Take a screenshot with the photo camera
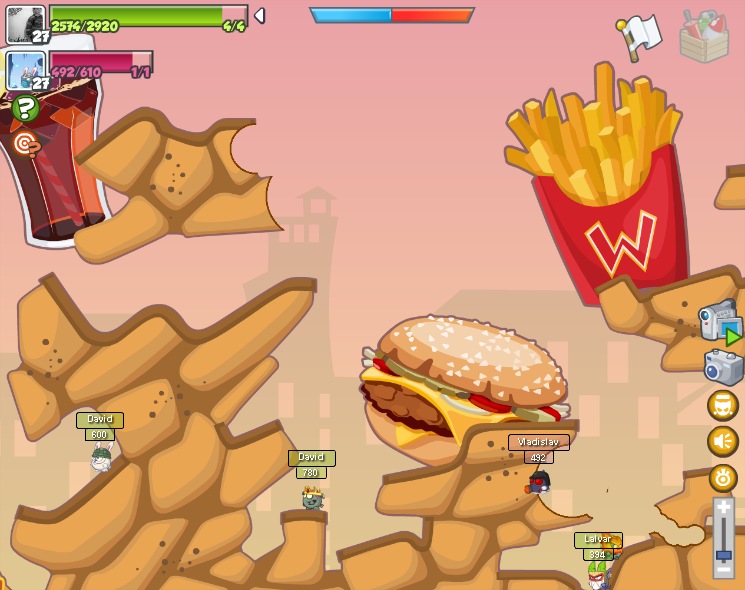745x590 pixels. click(x=723, y=367)
